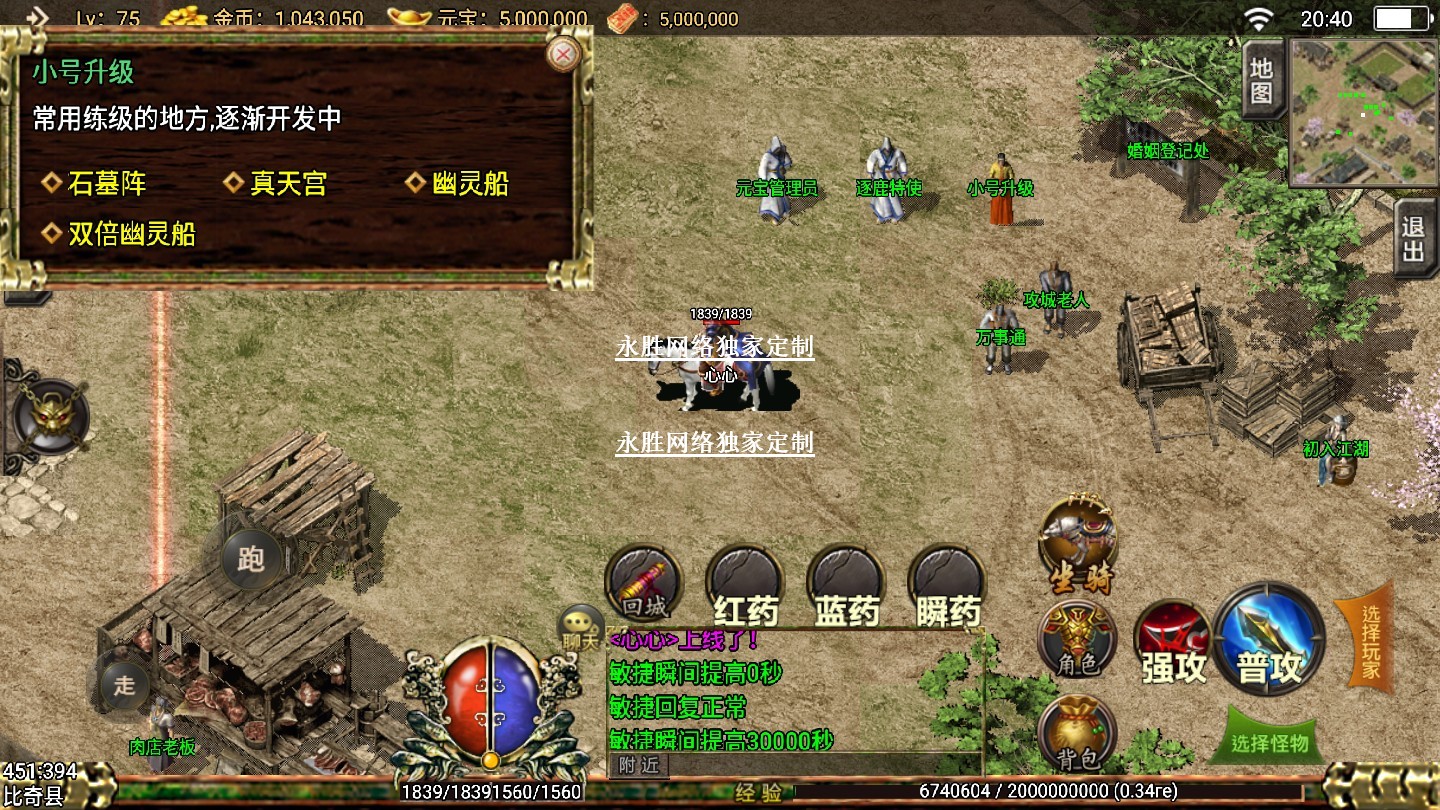The width and height of the screenshot is (1440, 810).
Task: Click the minimap in the corner
Action: 1364,112
